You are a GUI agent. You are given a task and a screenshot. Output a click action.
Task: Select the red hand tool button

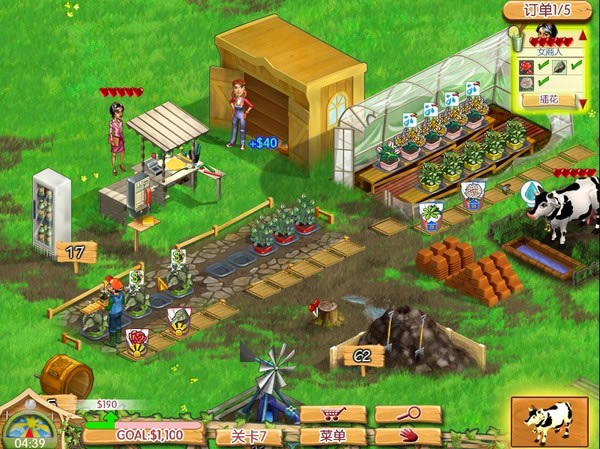point(408,437)
